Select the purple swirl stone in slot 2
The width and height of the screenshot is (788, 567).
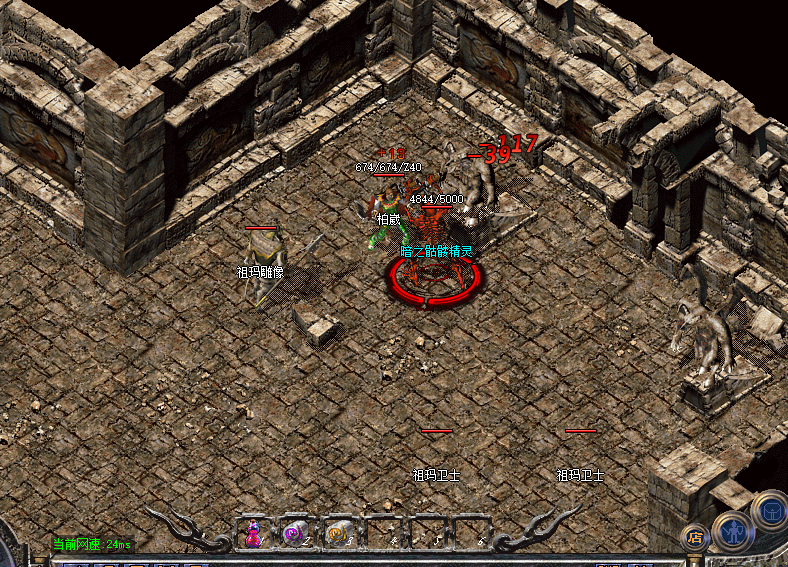[297, 533]
